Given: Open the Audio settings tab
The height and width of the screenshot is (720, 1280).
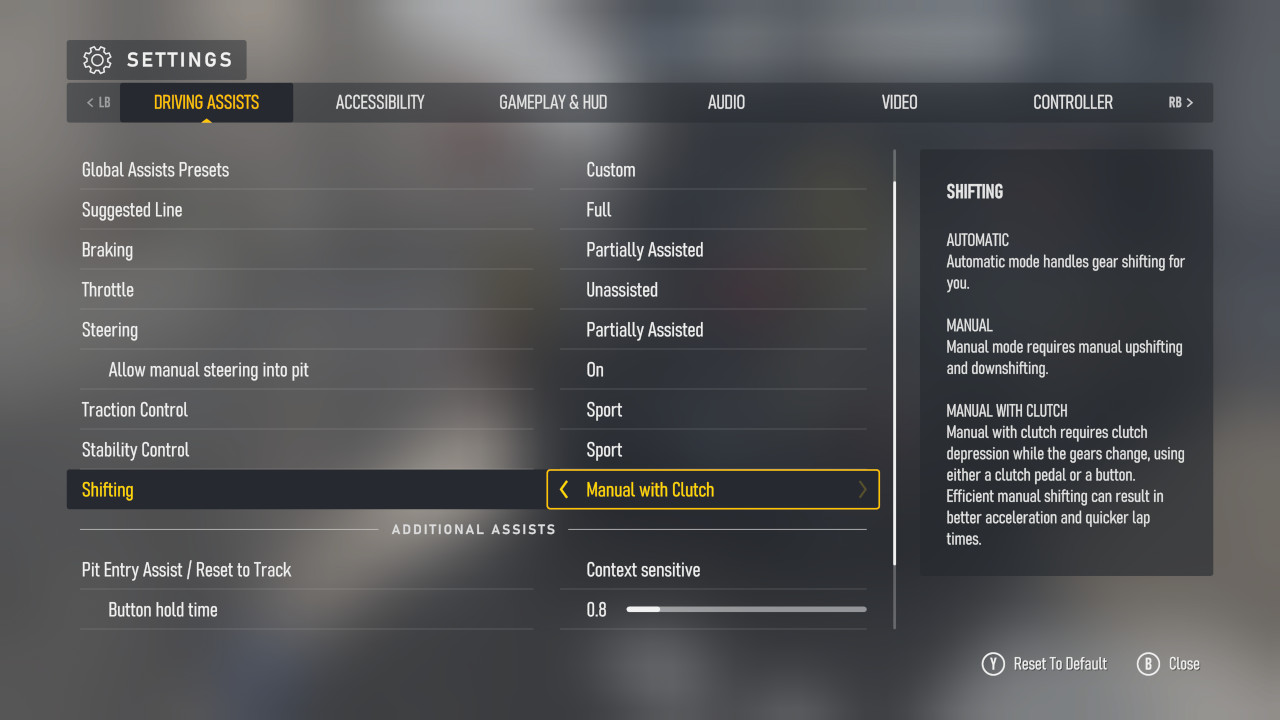Looking at the screenshot, I should 726,102.
